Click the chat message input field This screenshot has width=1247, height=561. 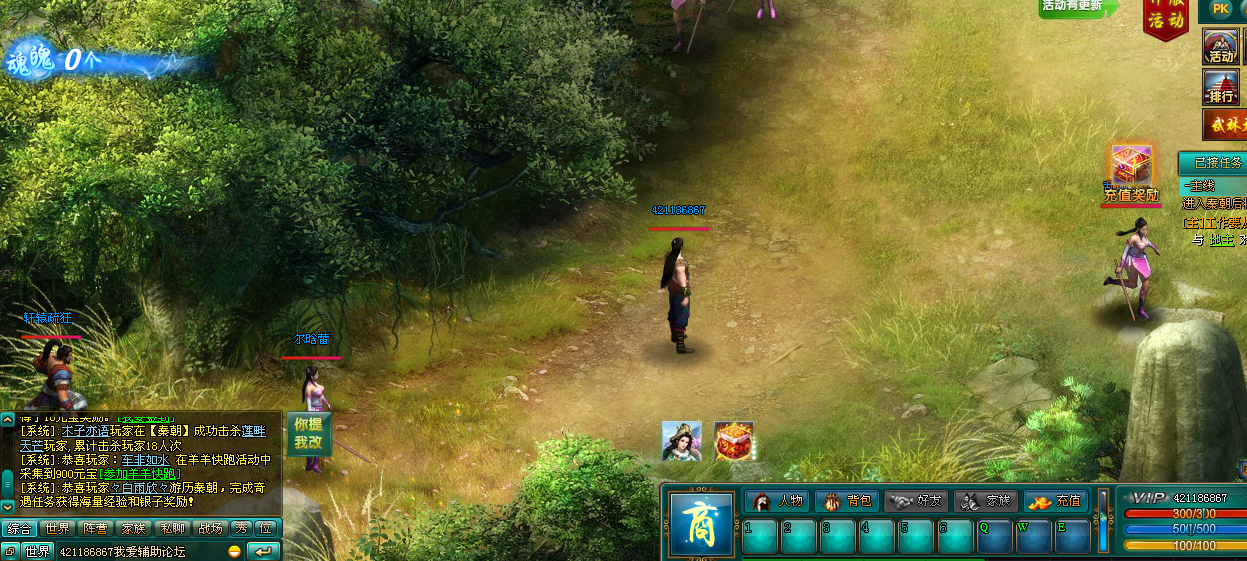click(140, 551)
